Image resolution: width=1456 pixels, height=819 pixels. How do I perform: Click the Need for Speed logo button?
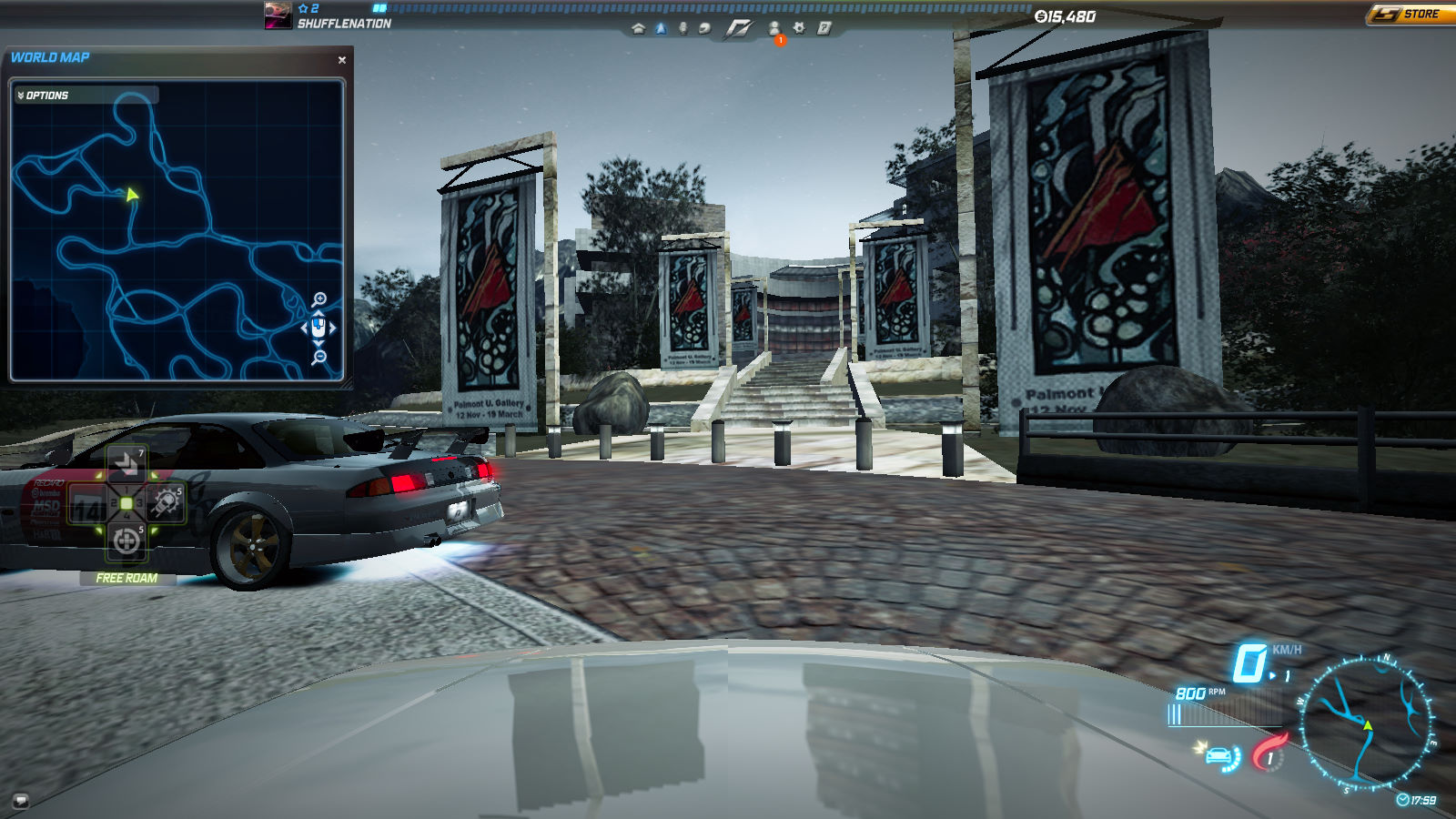(x=738, y=29)
